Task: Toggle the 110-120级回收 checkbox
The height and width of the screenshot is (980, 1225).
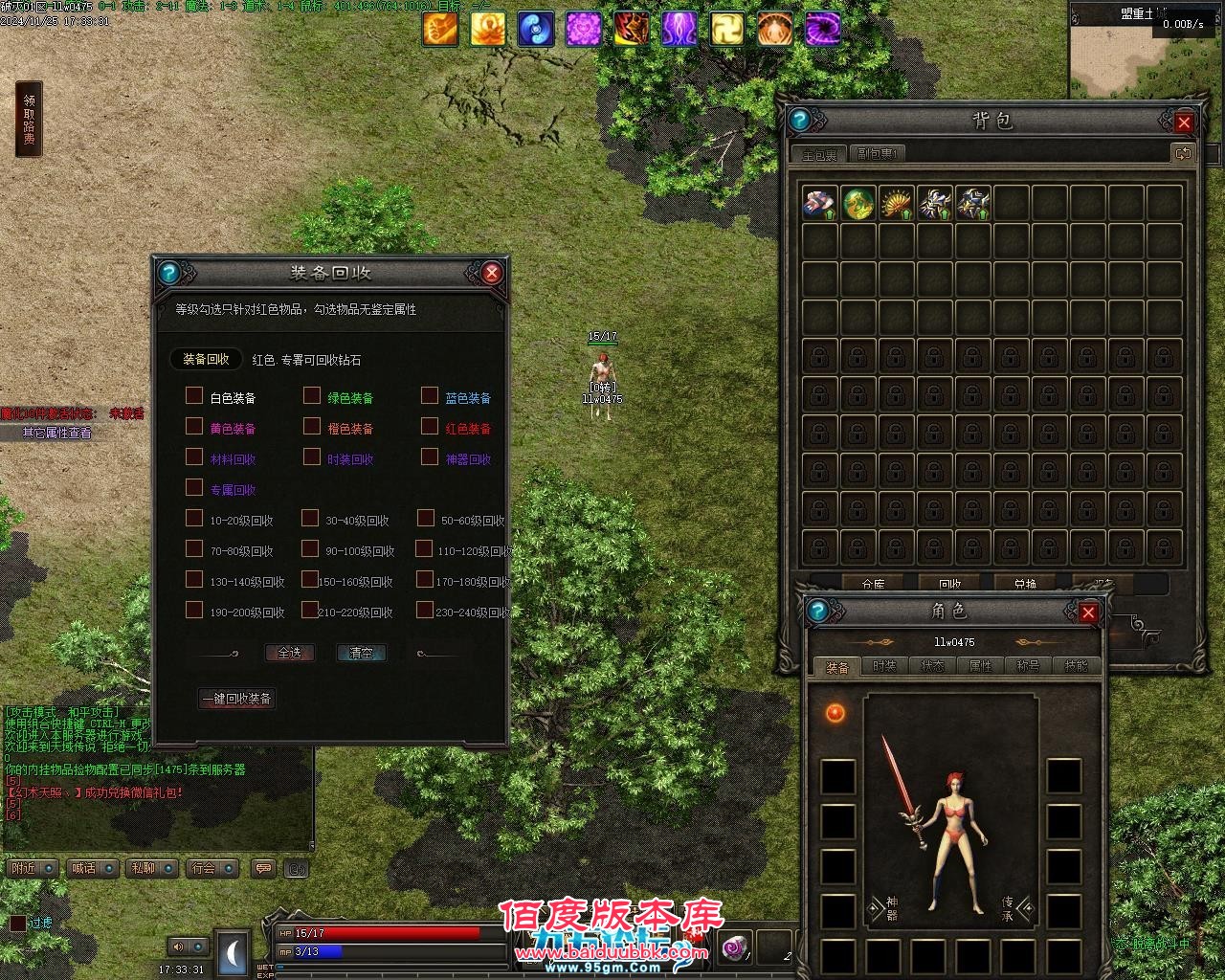Action: click(x=424, y=548)
